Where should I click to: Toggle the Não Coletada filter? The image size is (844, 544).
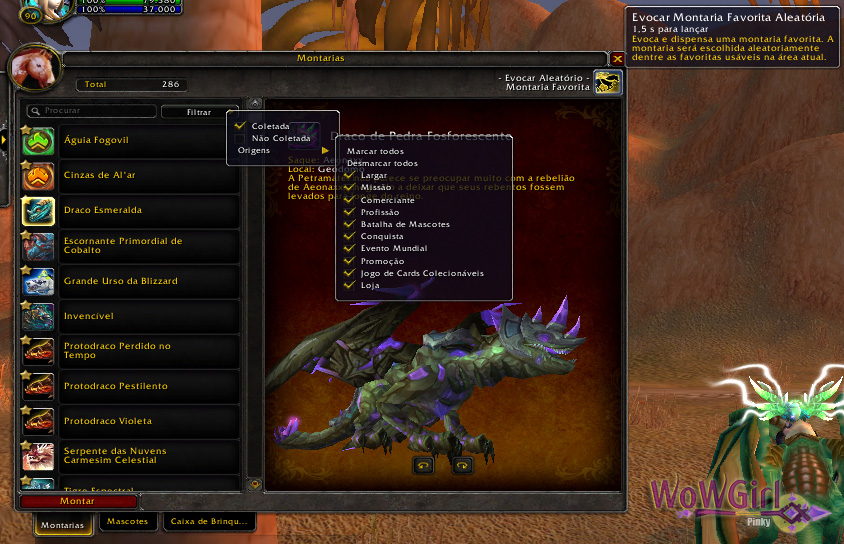click(x=280, y=138)
